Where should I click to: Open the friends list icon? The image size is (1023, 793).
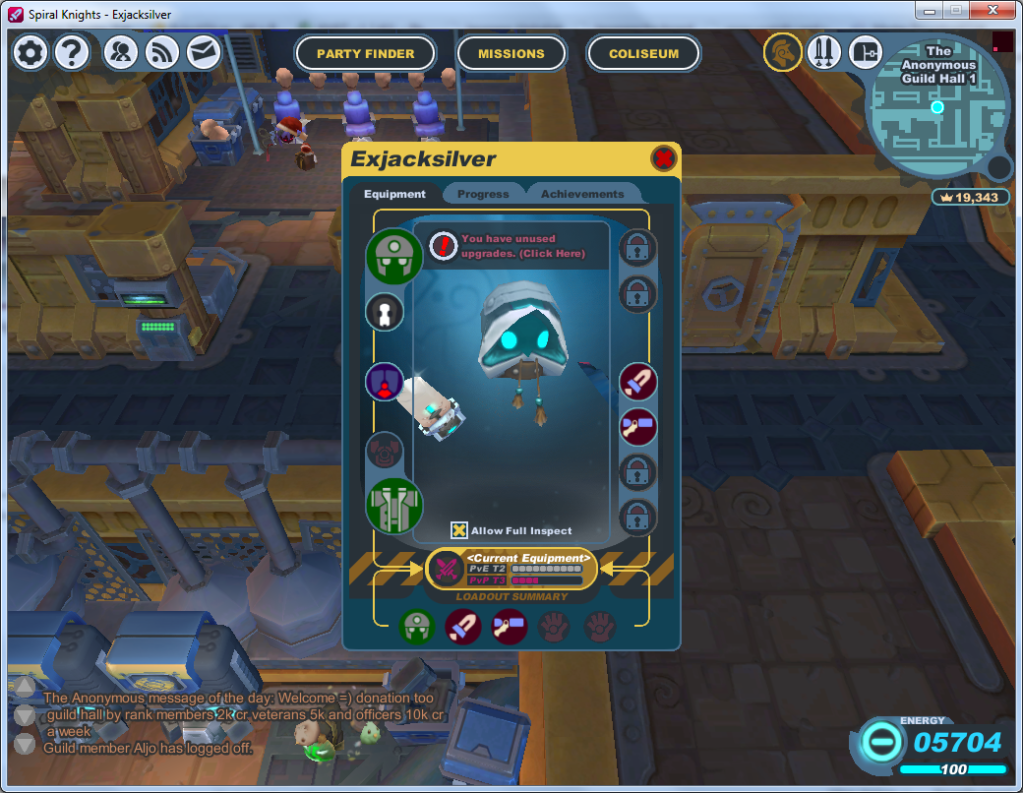122,52
